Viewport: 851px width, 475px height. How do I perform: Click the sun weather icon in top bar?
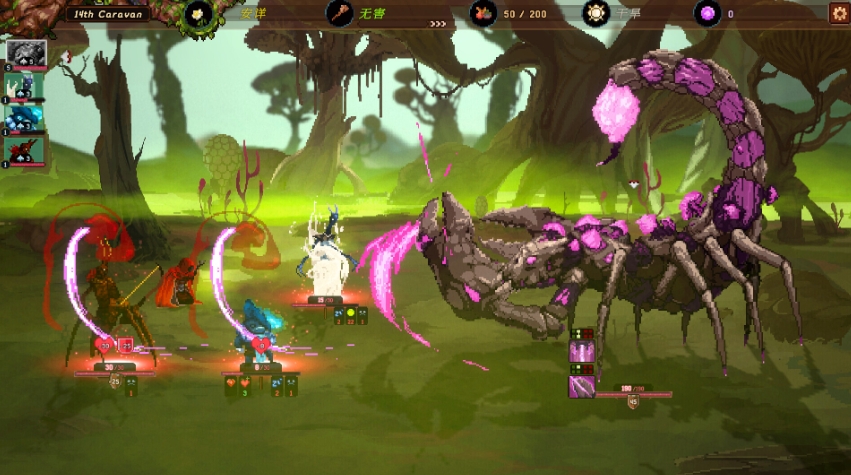[x=597, y=14]
